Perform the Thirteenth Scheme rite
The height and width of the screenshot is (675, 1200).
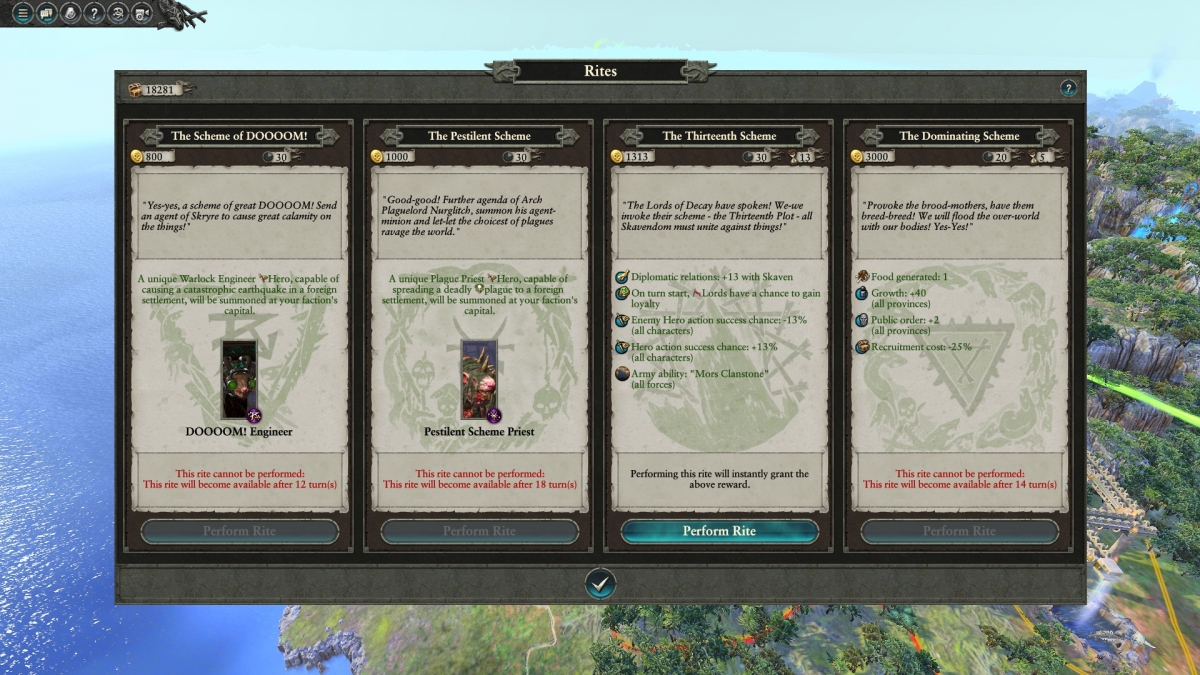pos(719,531)
